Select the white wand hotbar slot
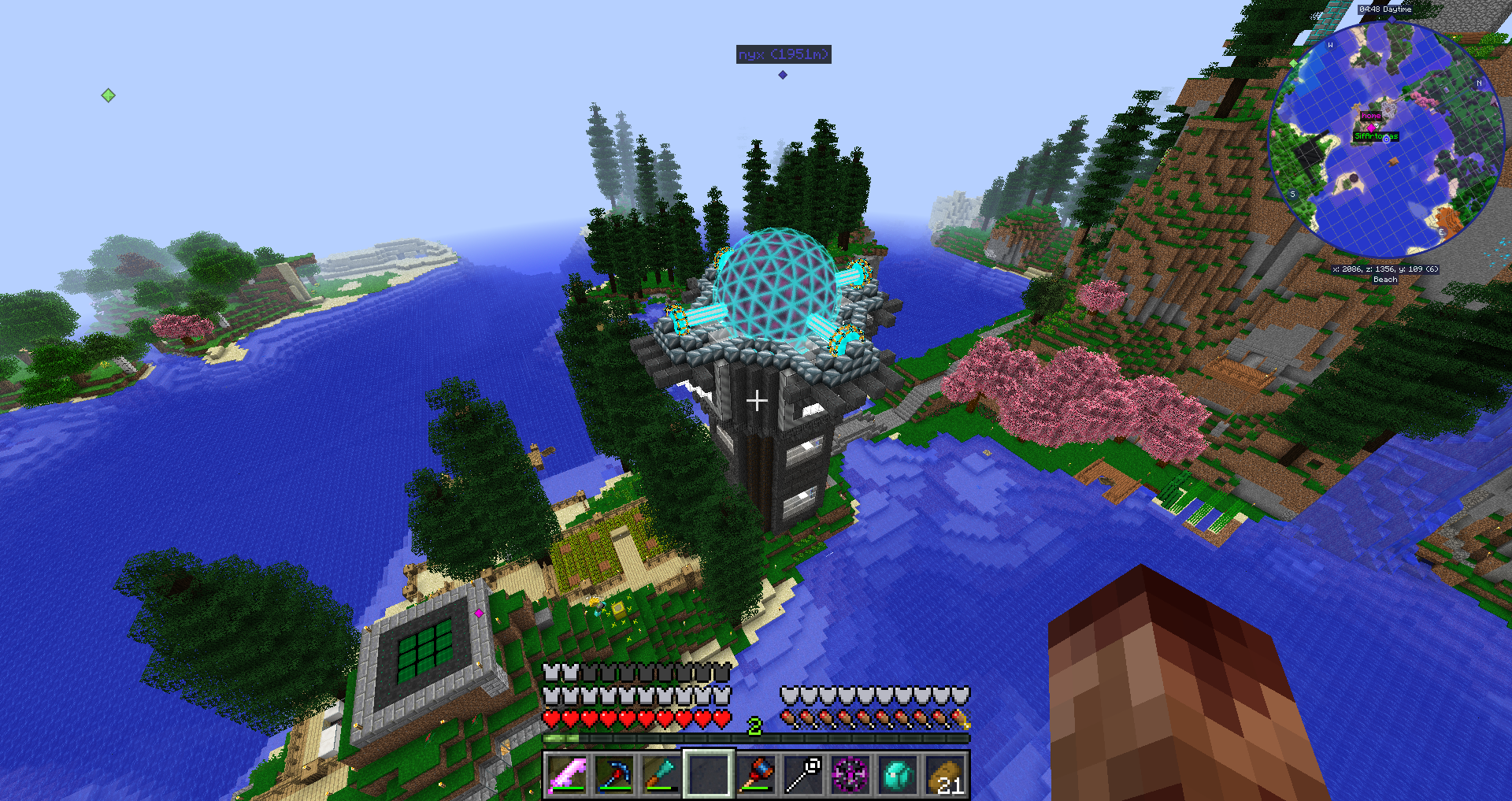This screenshot has height=801, width=1512. (x=803, y=774)
